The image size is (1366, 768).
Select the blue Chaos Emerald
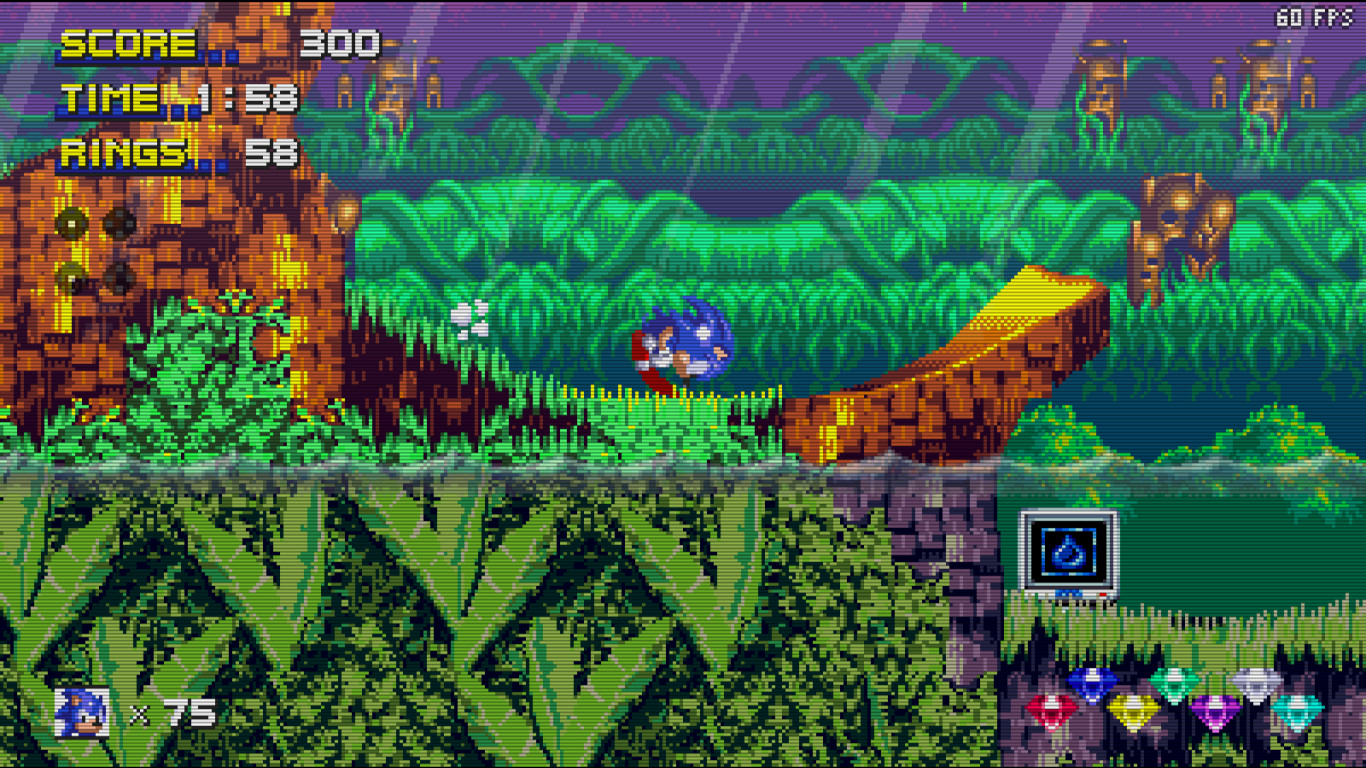point(1092,682)
